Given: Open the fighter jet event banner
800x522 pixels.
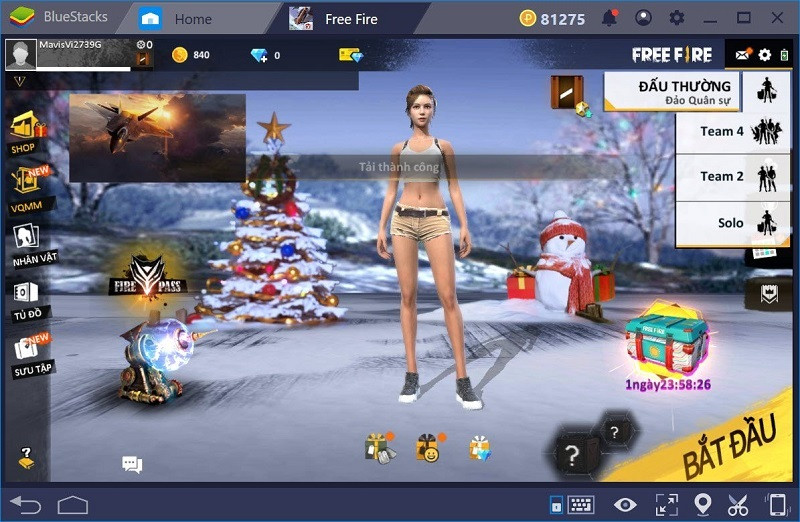Looking at the screenshot, I should (157, 137).
